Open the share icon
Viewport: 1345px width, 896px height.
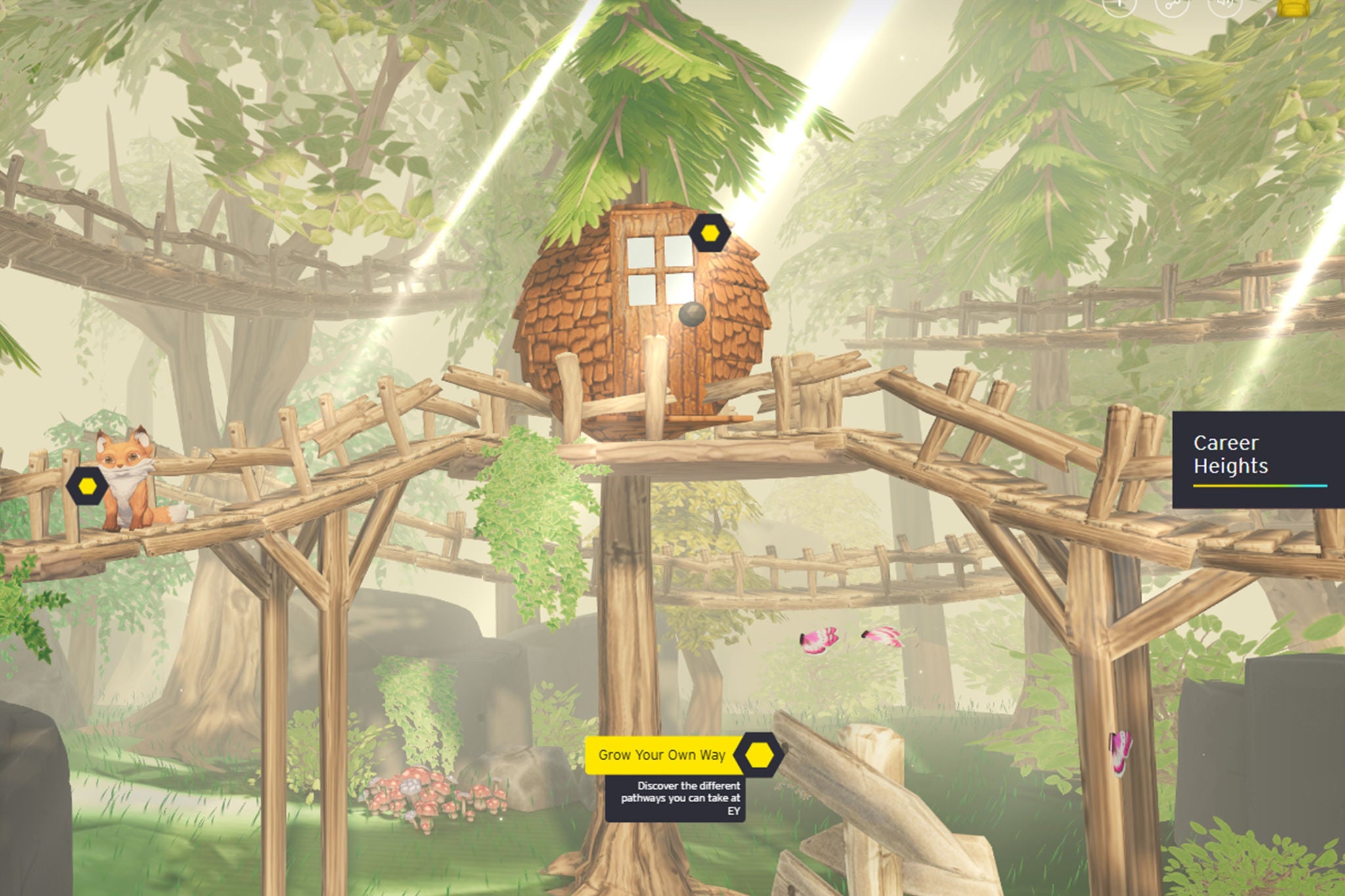coord(1172,5)
